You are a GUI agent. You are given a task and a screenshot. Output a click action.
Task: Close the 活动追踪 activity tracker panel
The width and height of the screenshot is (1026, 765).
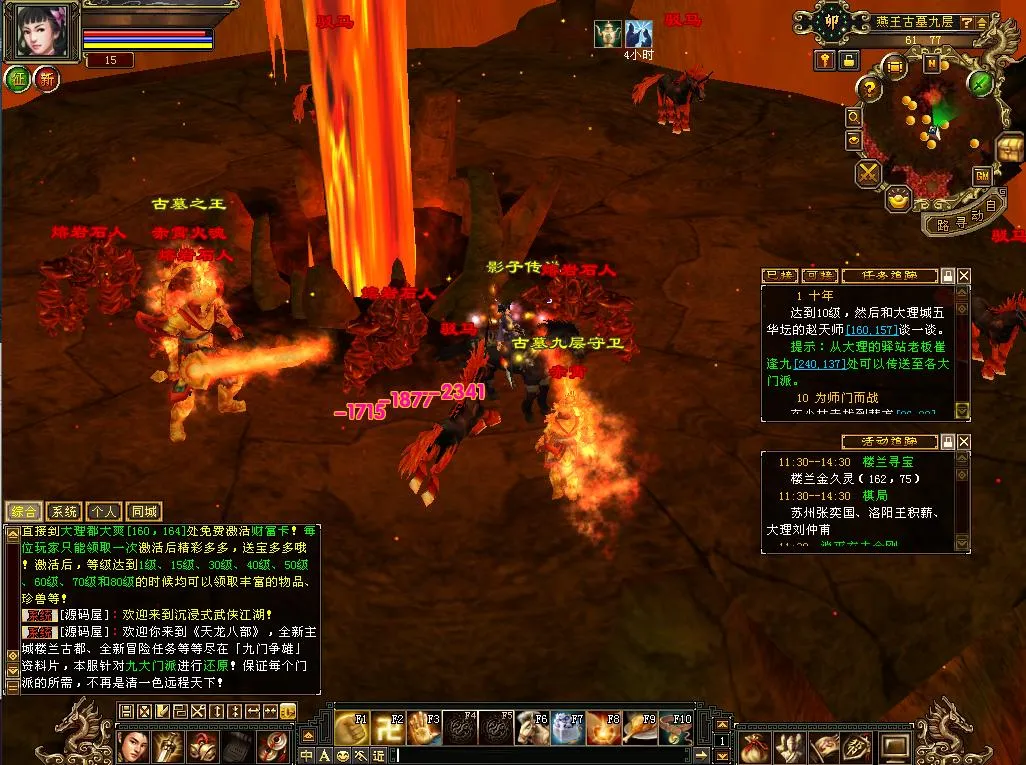[964, 441]
